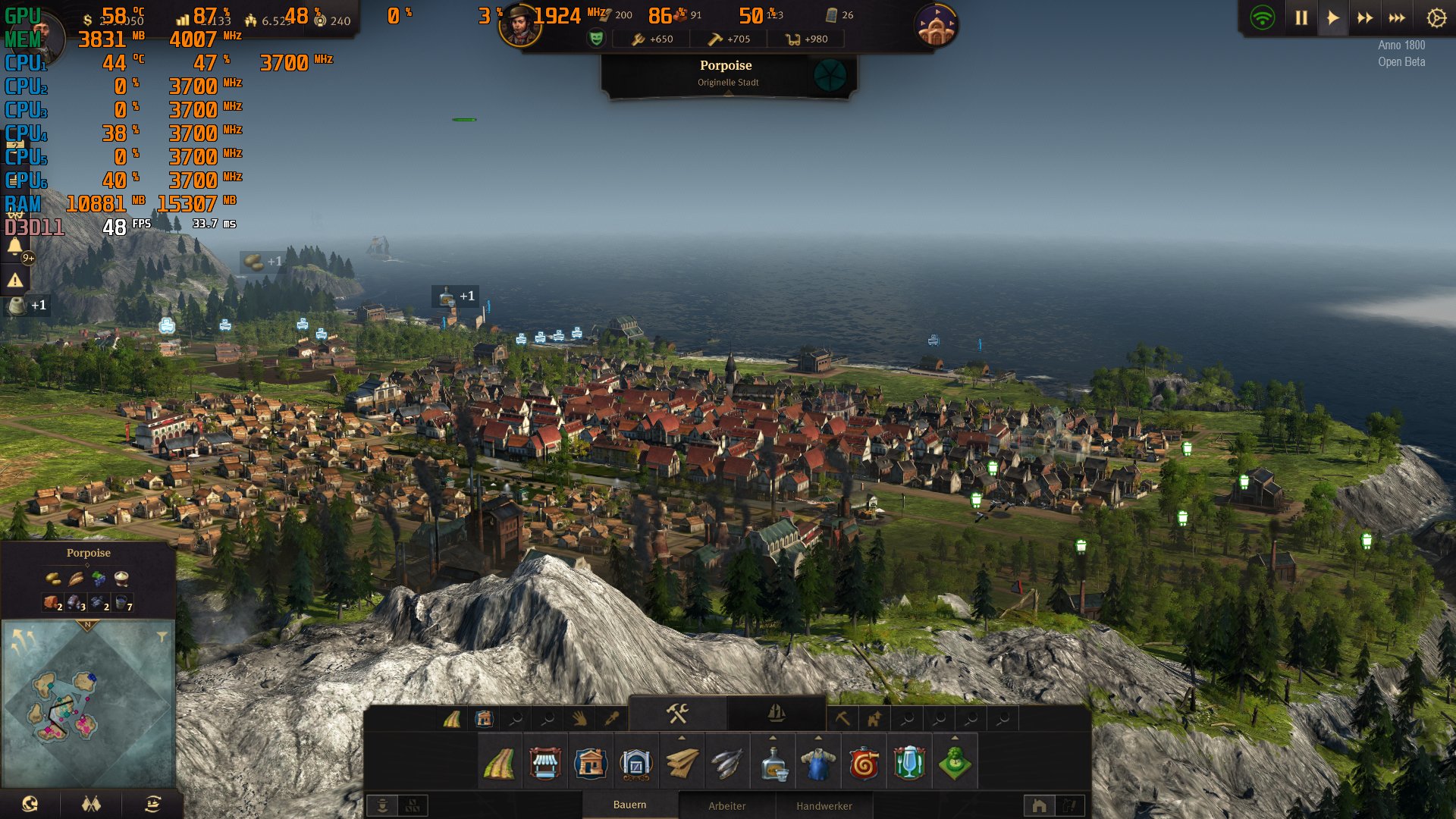Viewport: 1456px width, 819px height.
Task: Open the settings gear menu
Action: [1436, 18]
